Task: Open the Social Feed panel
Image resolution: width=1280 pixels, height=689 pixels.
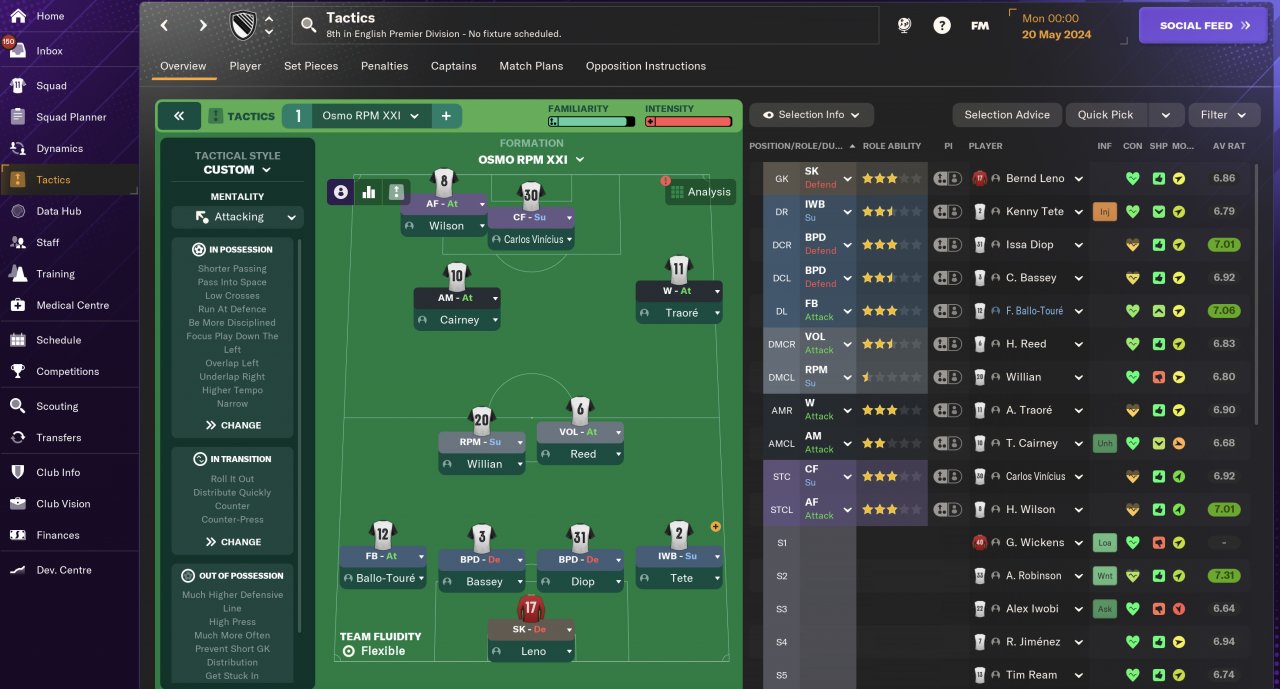Action: click(x=1203, y=26)
